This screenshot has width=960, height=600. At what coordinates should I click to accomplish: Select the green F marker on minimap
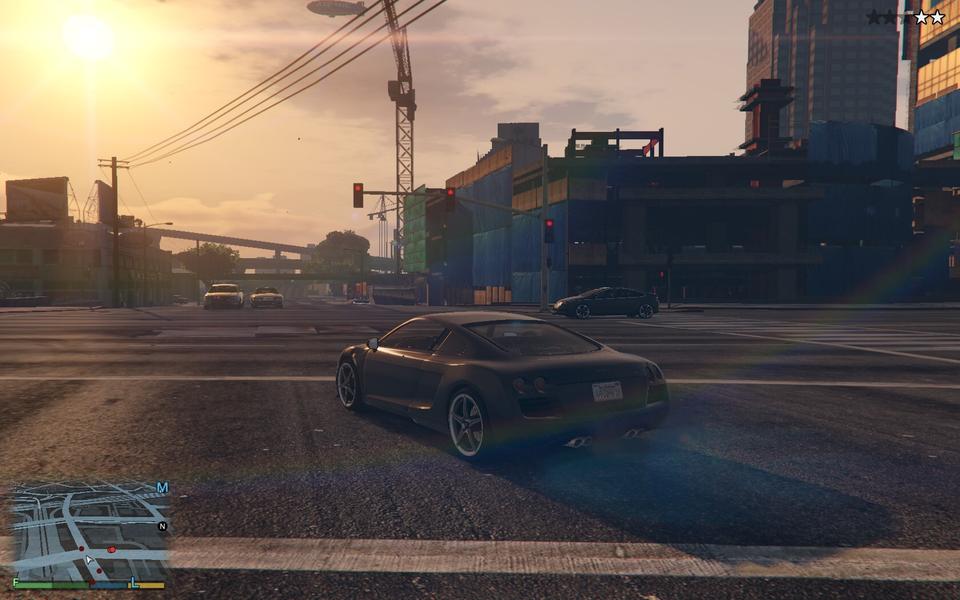click(x=16, y=582)
